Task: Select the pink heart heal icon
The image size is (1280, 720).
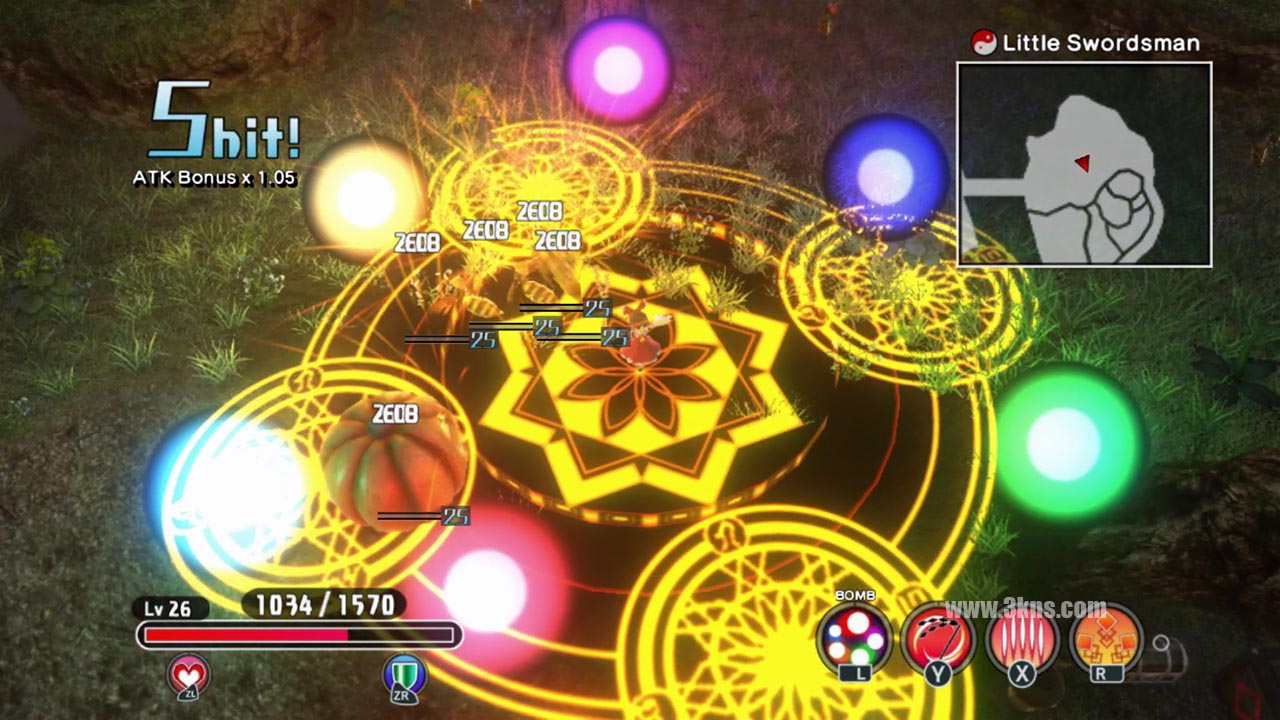Action: pyautogui.click(x=189, y=674)
